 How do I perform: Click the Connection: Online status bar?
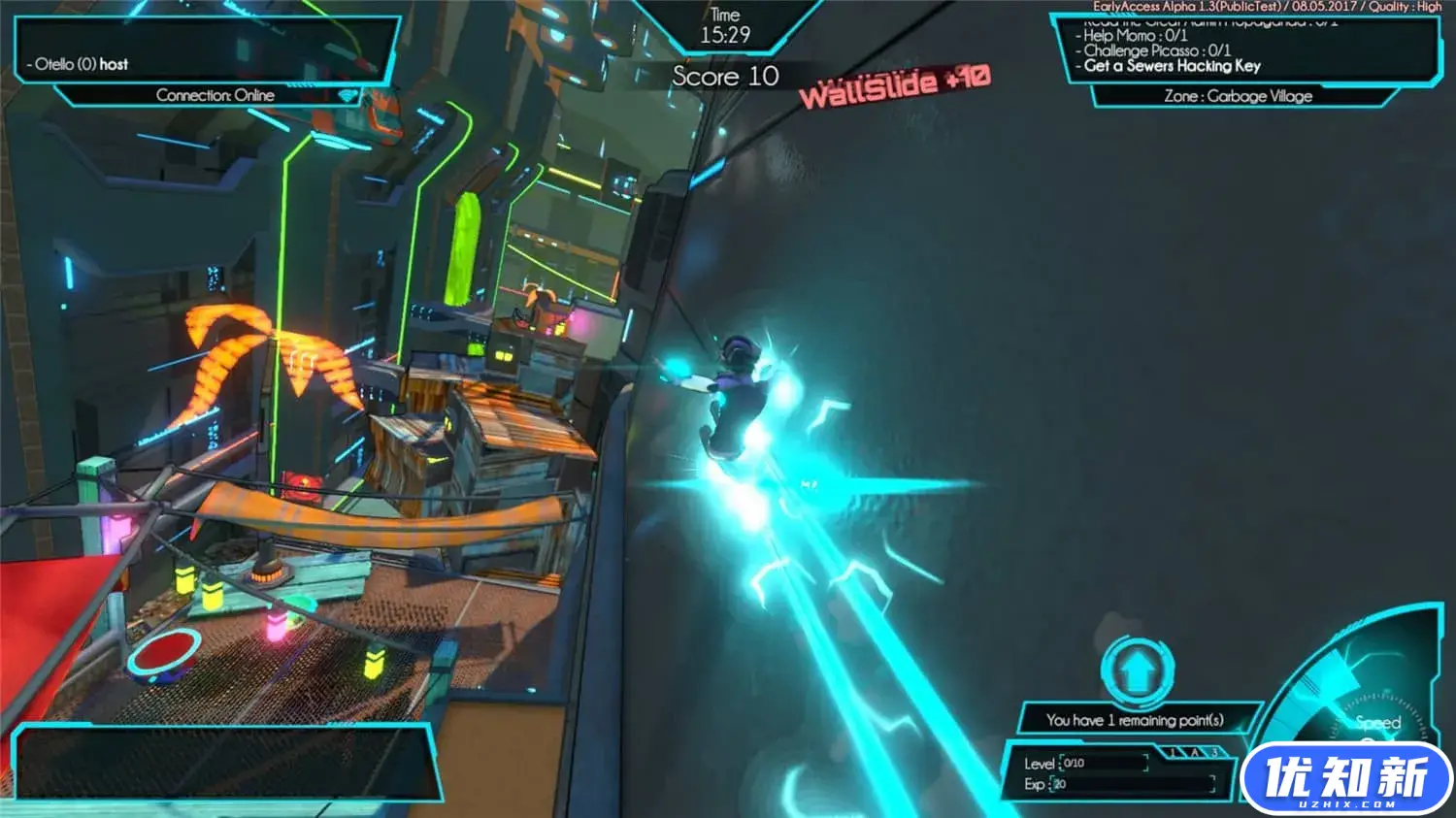(215, 95)
